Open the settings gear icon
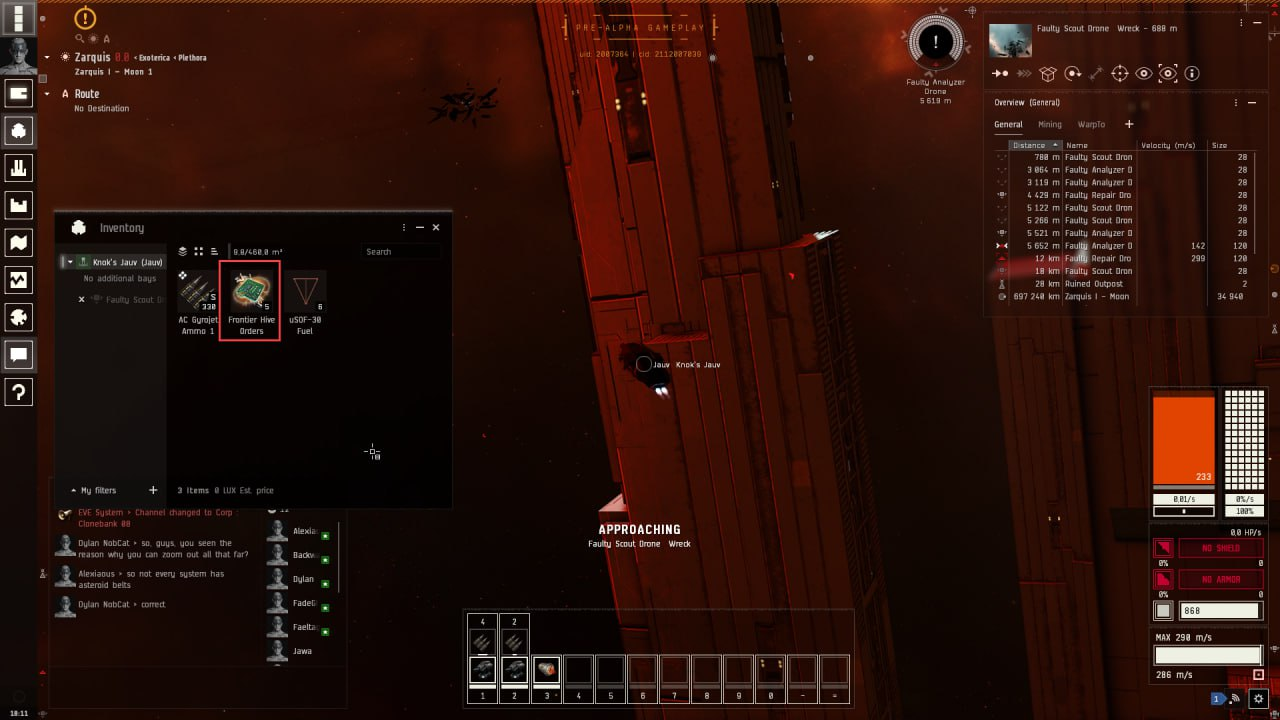The height and width of the screenshot is (720, 1280). [1259, 698]
